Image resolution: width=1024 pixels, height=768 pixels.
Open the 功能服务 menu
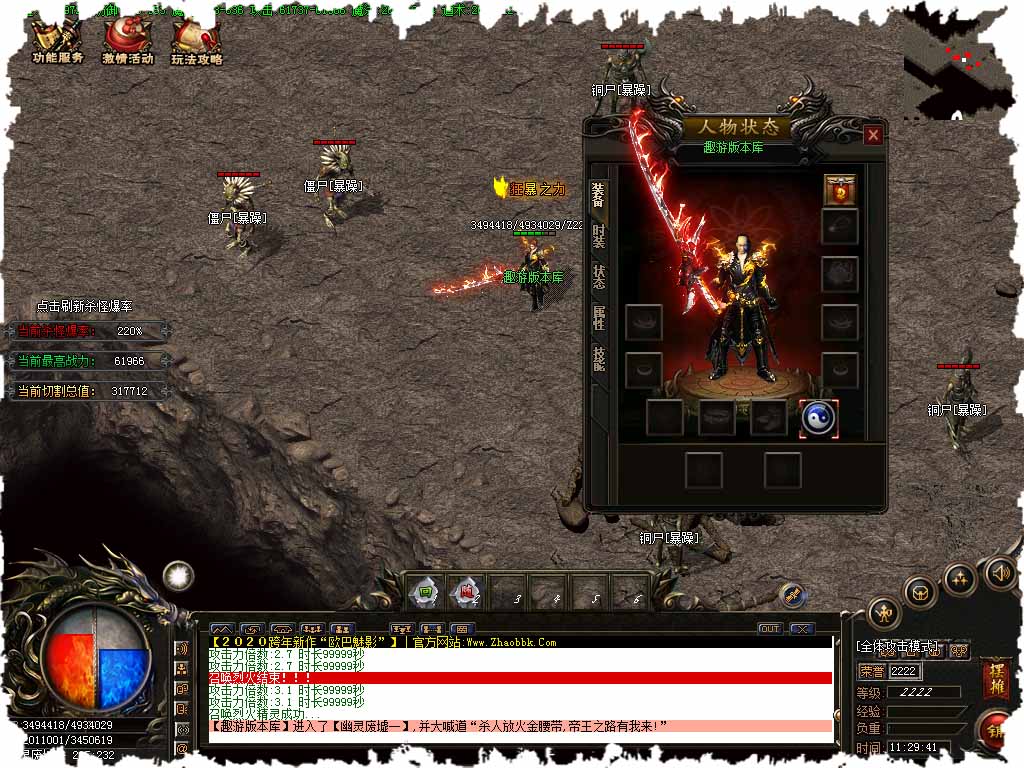coord(57,41)
